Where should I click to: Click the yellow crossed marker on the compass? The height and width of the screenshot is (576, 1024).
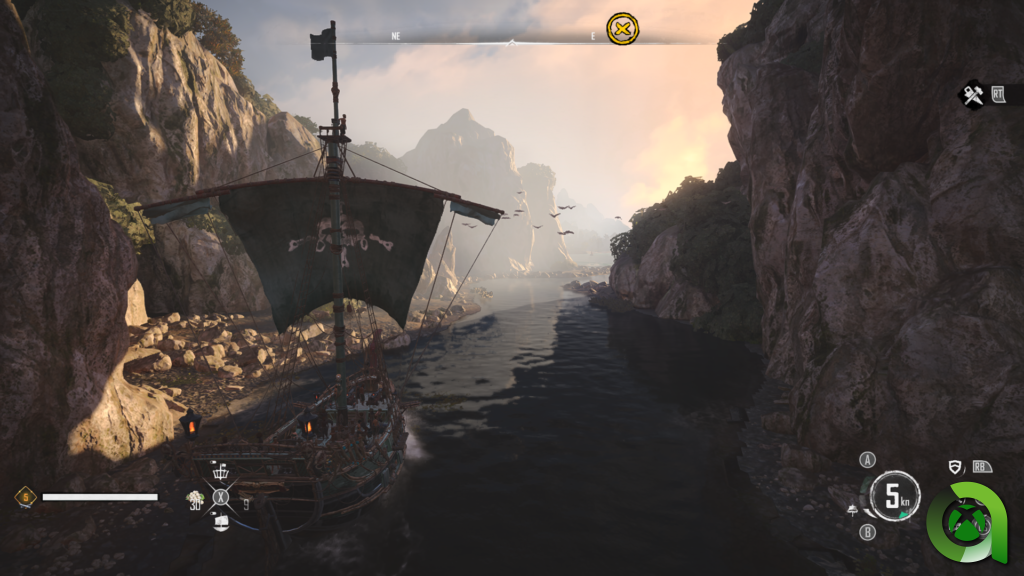tap(622, 30)
